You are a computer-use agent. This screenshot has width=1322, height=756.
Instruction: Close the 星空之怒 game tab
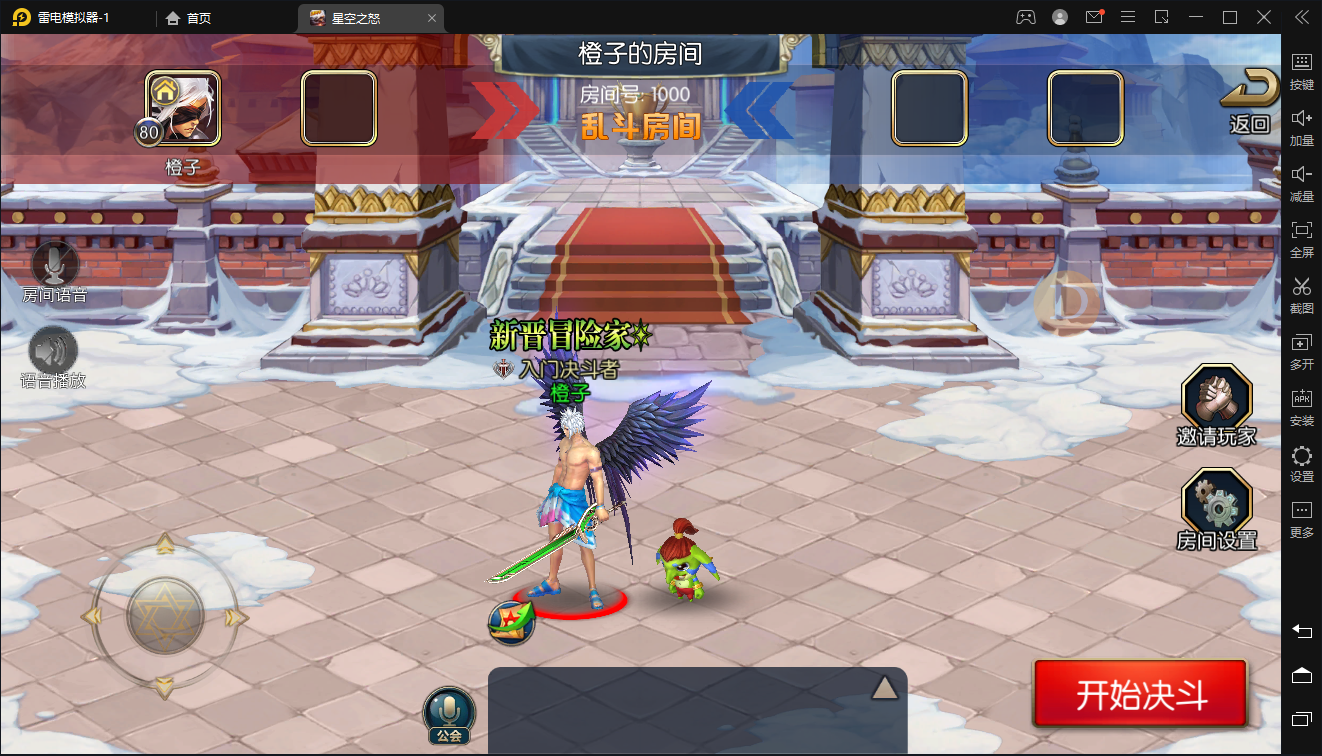432,18
